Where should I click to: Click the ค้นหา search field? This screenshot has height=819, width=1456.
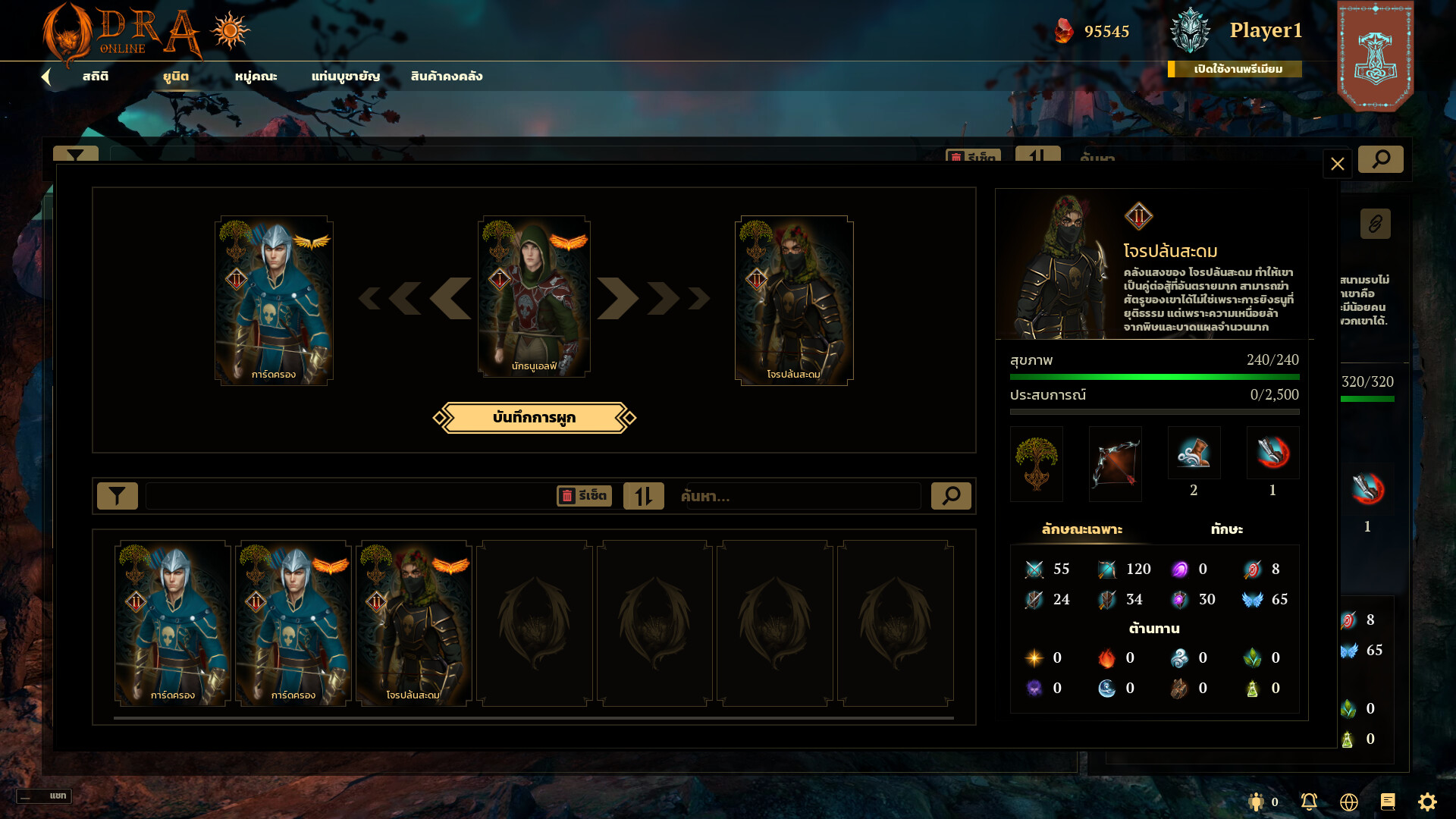coord(800,497)
